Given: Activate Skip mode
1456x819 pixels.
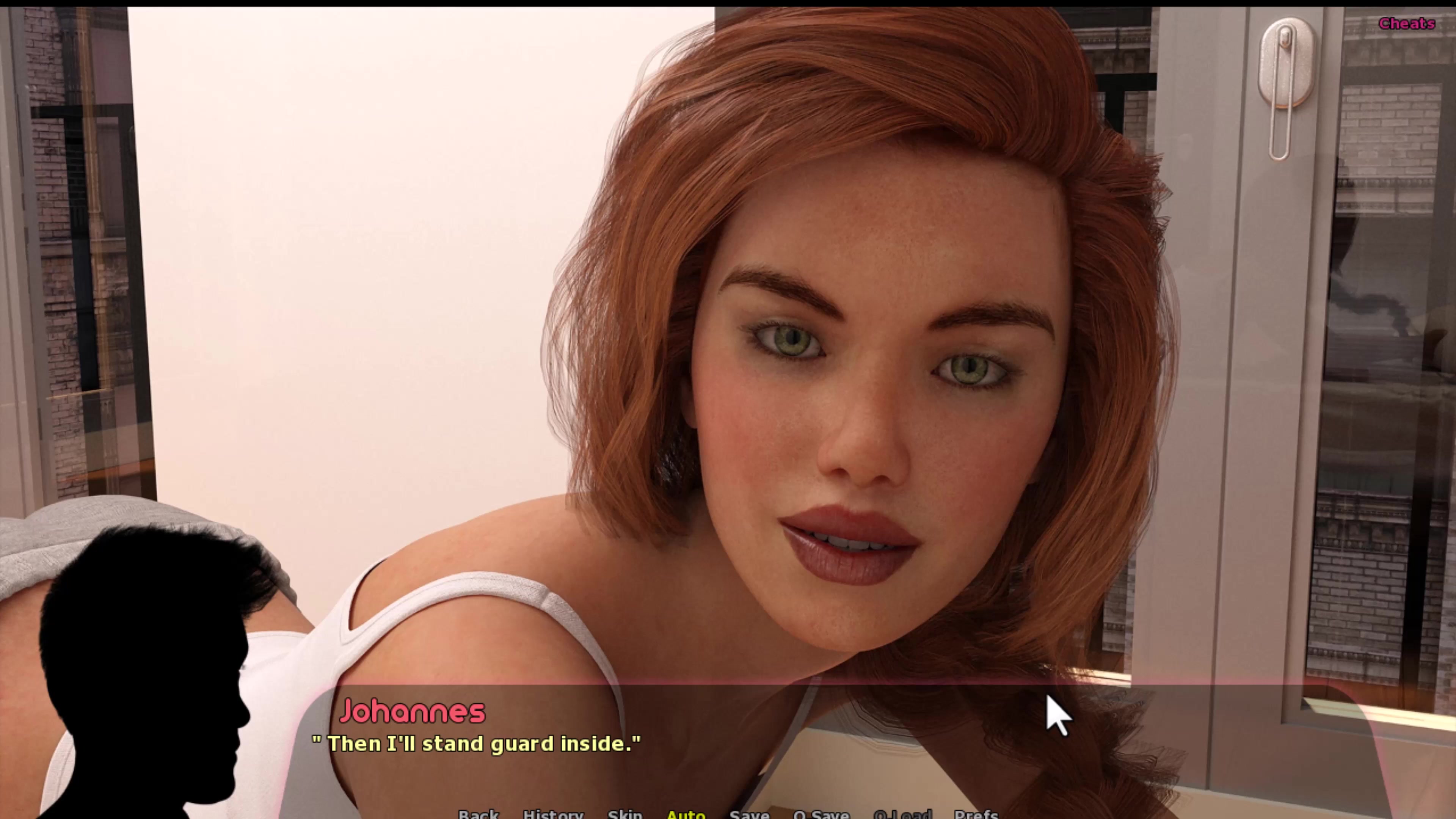Looking at the screenshot, I should (x=624, y=814).
